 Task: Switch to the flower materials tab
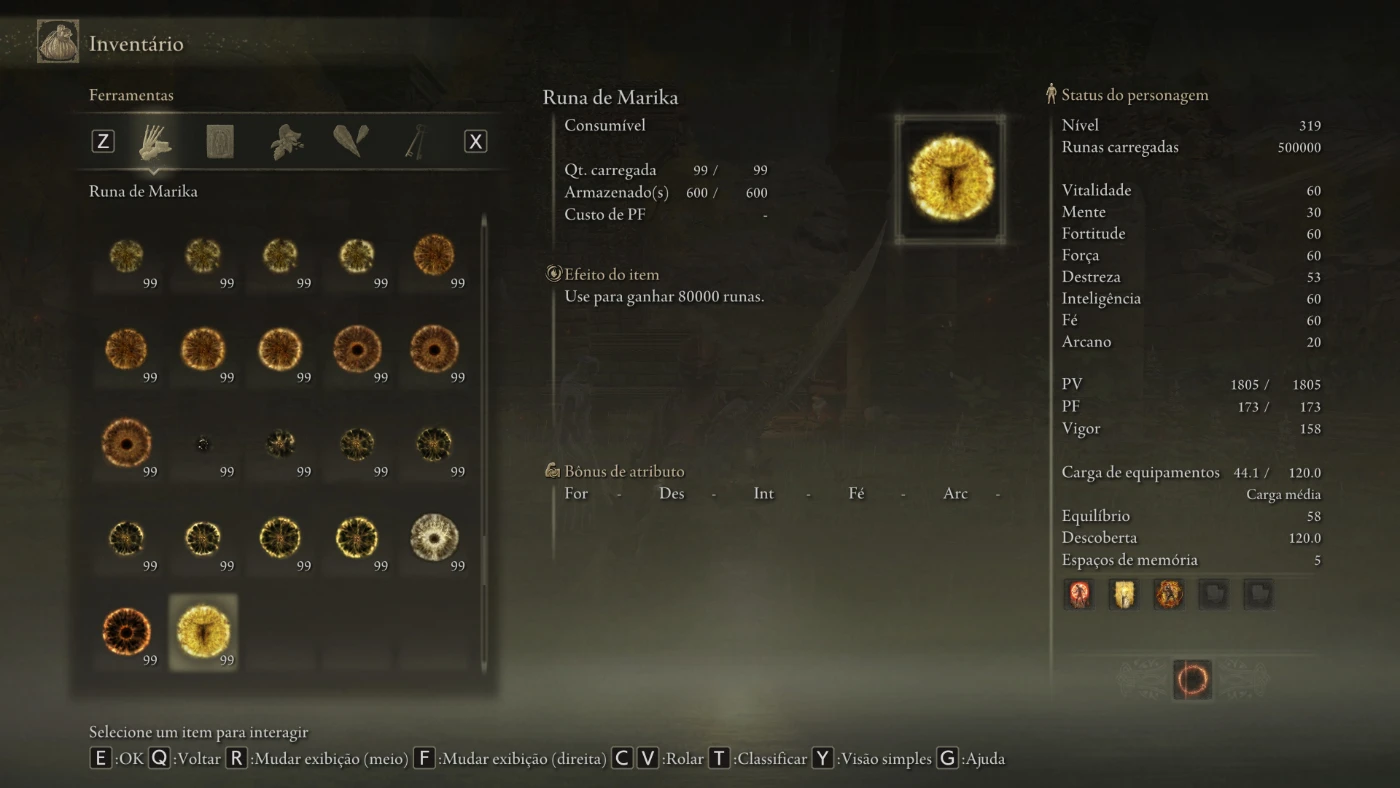(x=287, y=142)
